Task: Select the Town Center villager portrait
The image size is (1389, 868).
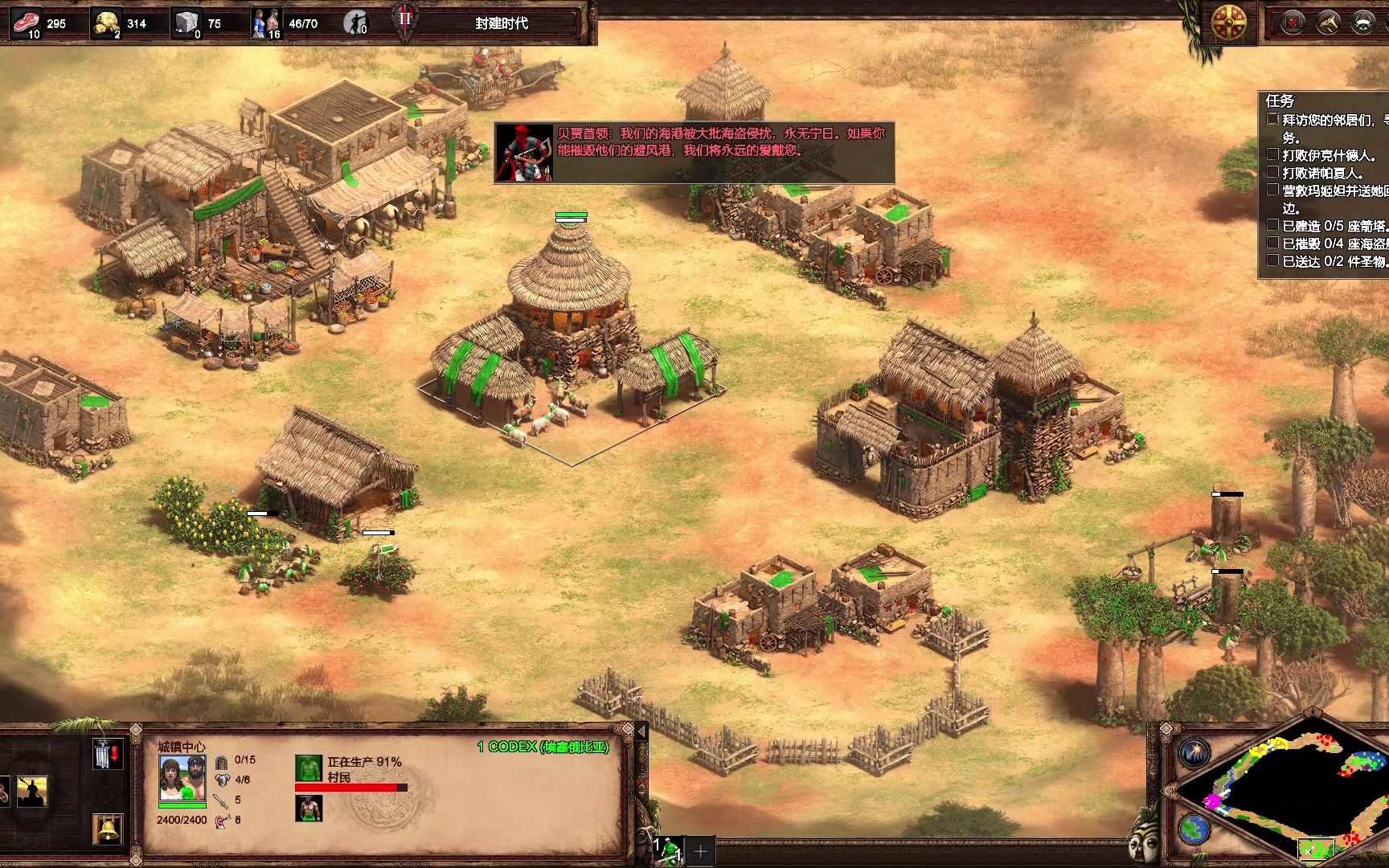Action: tap(181, 778)
